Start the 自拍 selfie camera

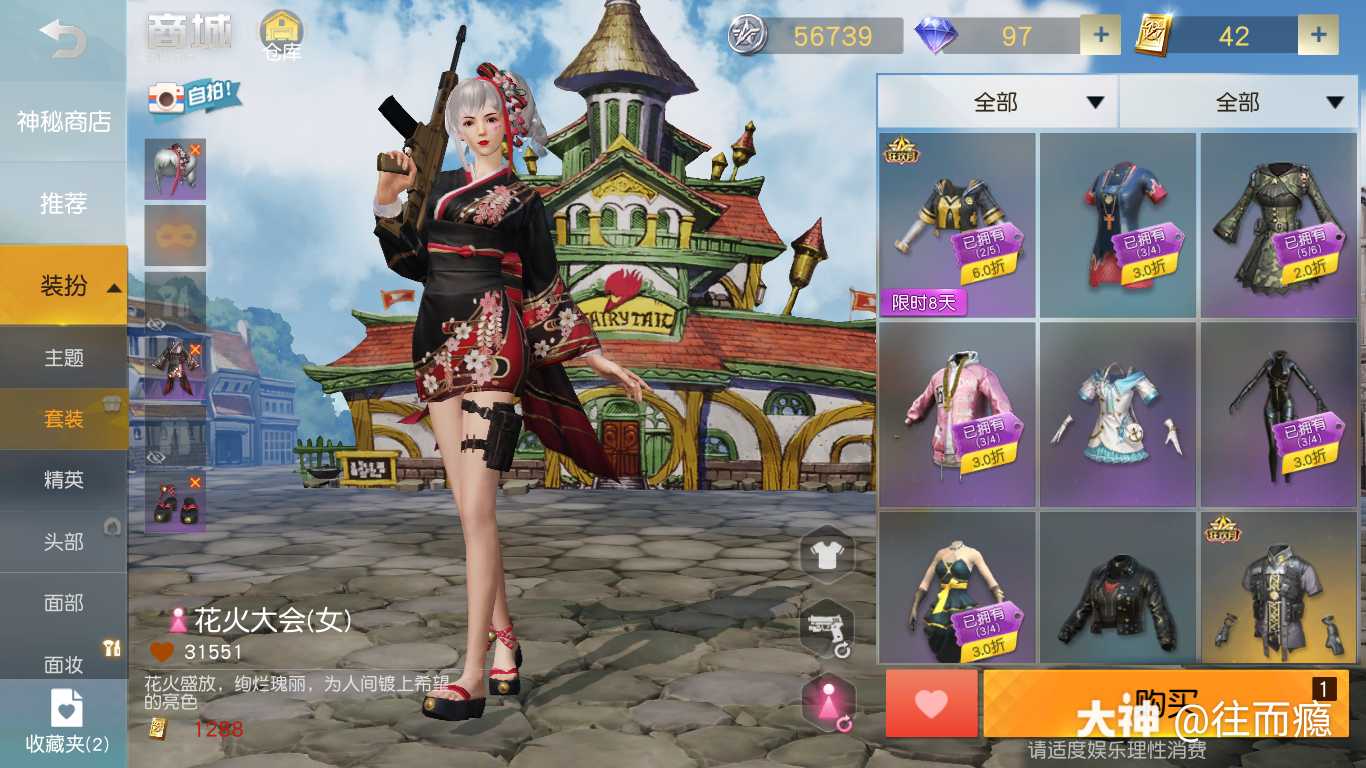coord(194,96)
